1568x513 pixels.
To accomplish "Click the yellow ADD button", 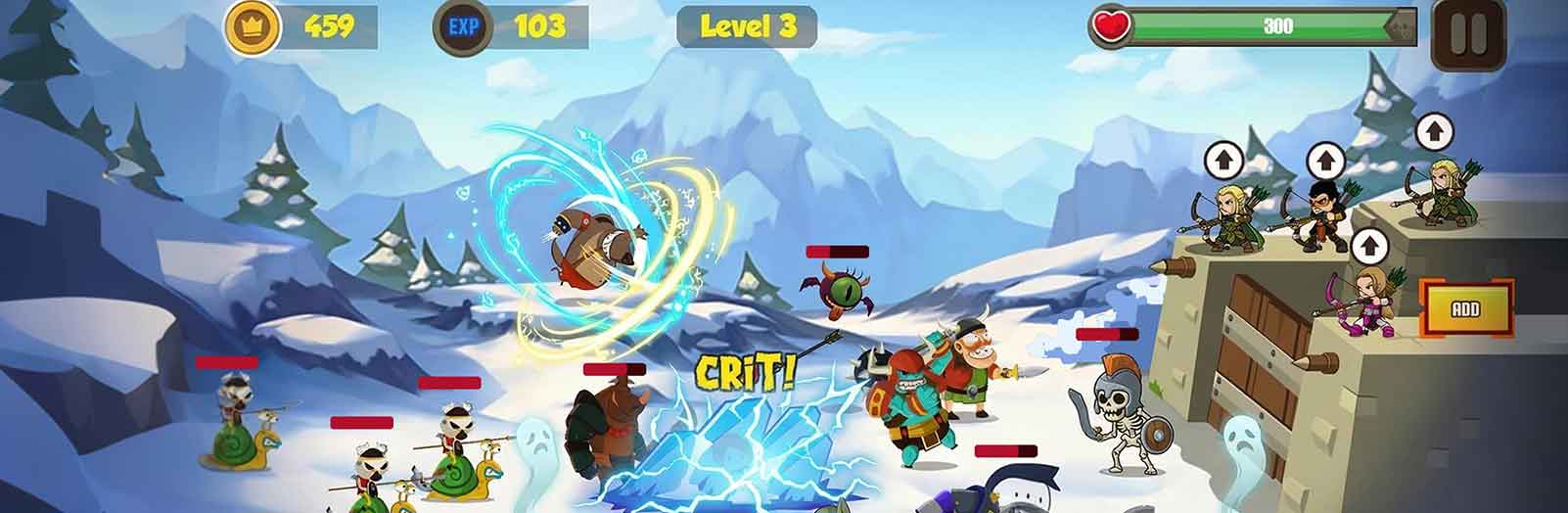I will (1465, 309).
